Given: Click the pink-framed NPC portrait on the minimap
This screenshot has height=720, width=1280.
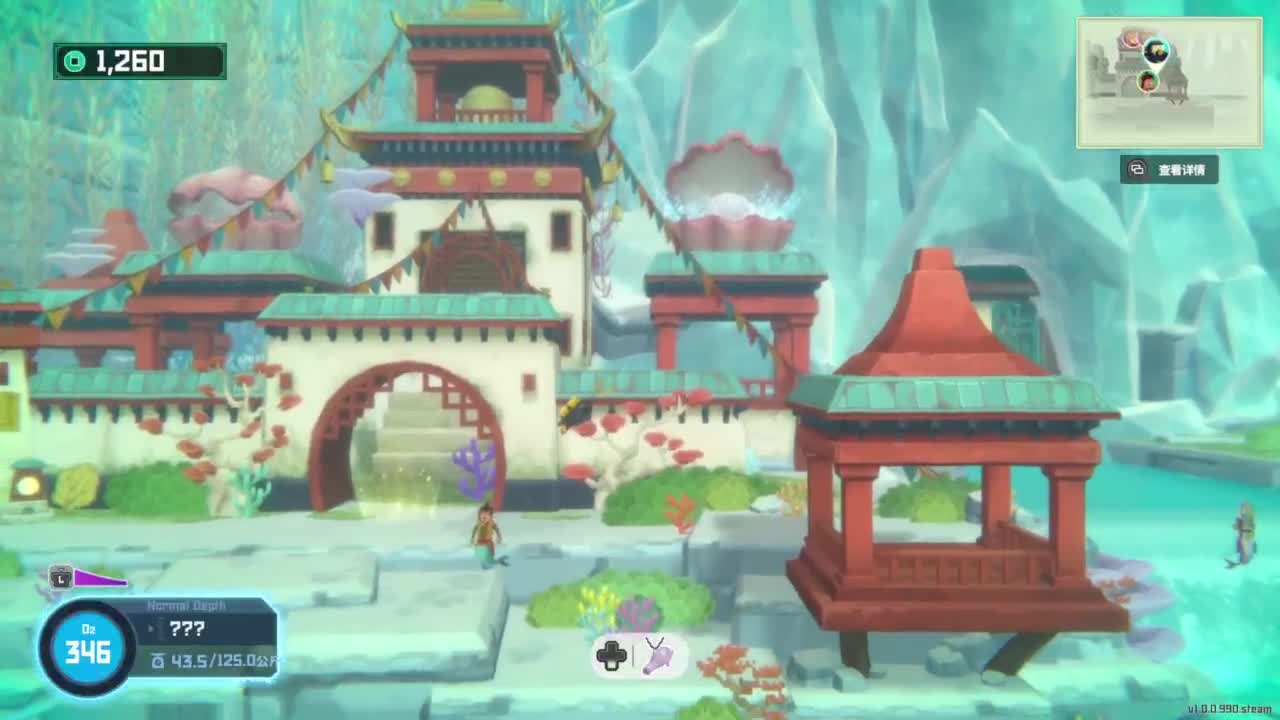Looking at the screenshot, I should [x=1131, y=39].
